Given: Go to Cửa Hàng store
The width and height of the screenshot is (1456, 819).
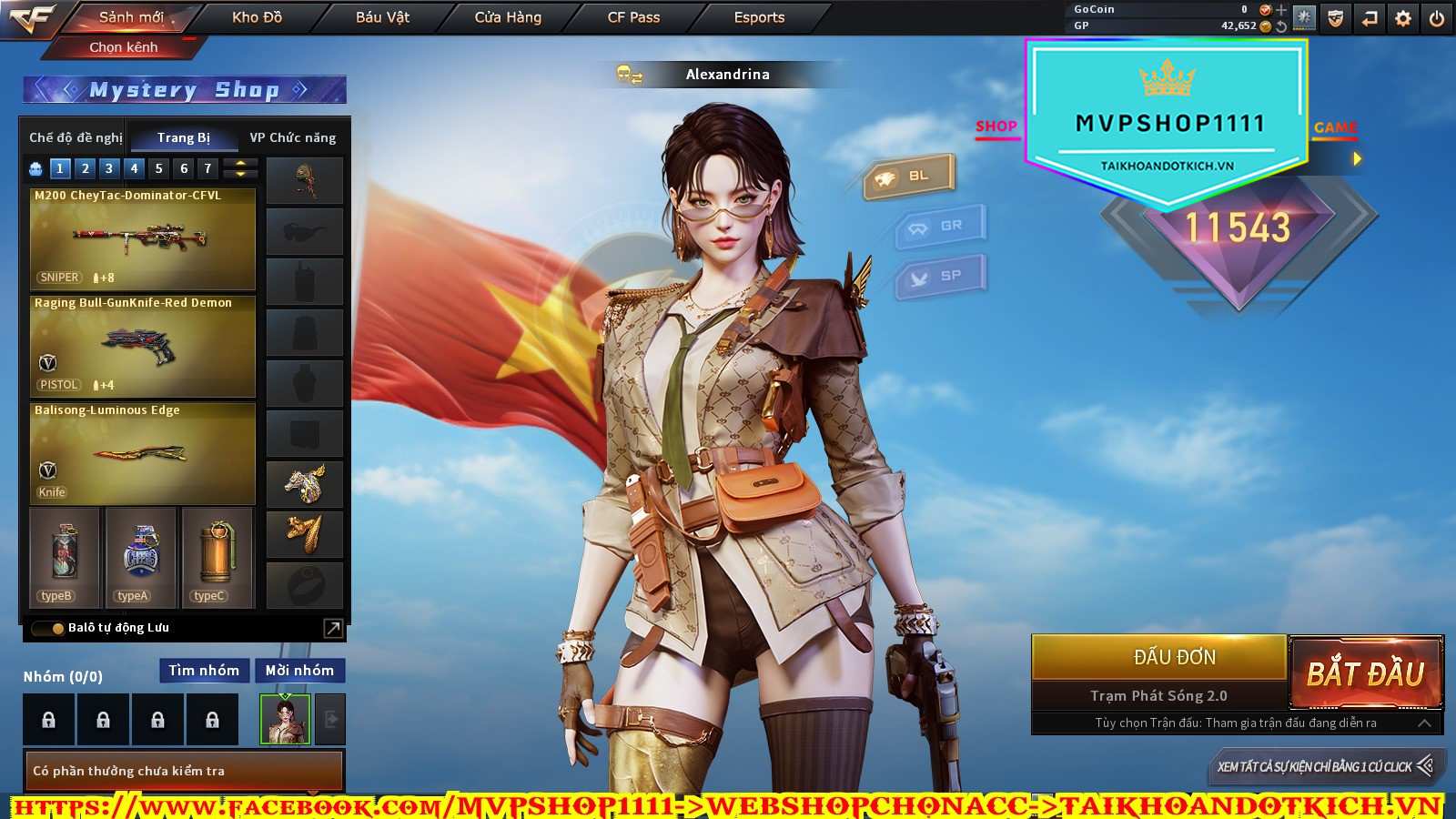Looking at the screenshot, I should pyautogui.click(x=508, y=17).
